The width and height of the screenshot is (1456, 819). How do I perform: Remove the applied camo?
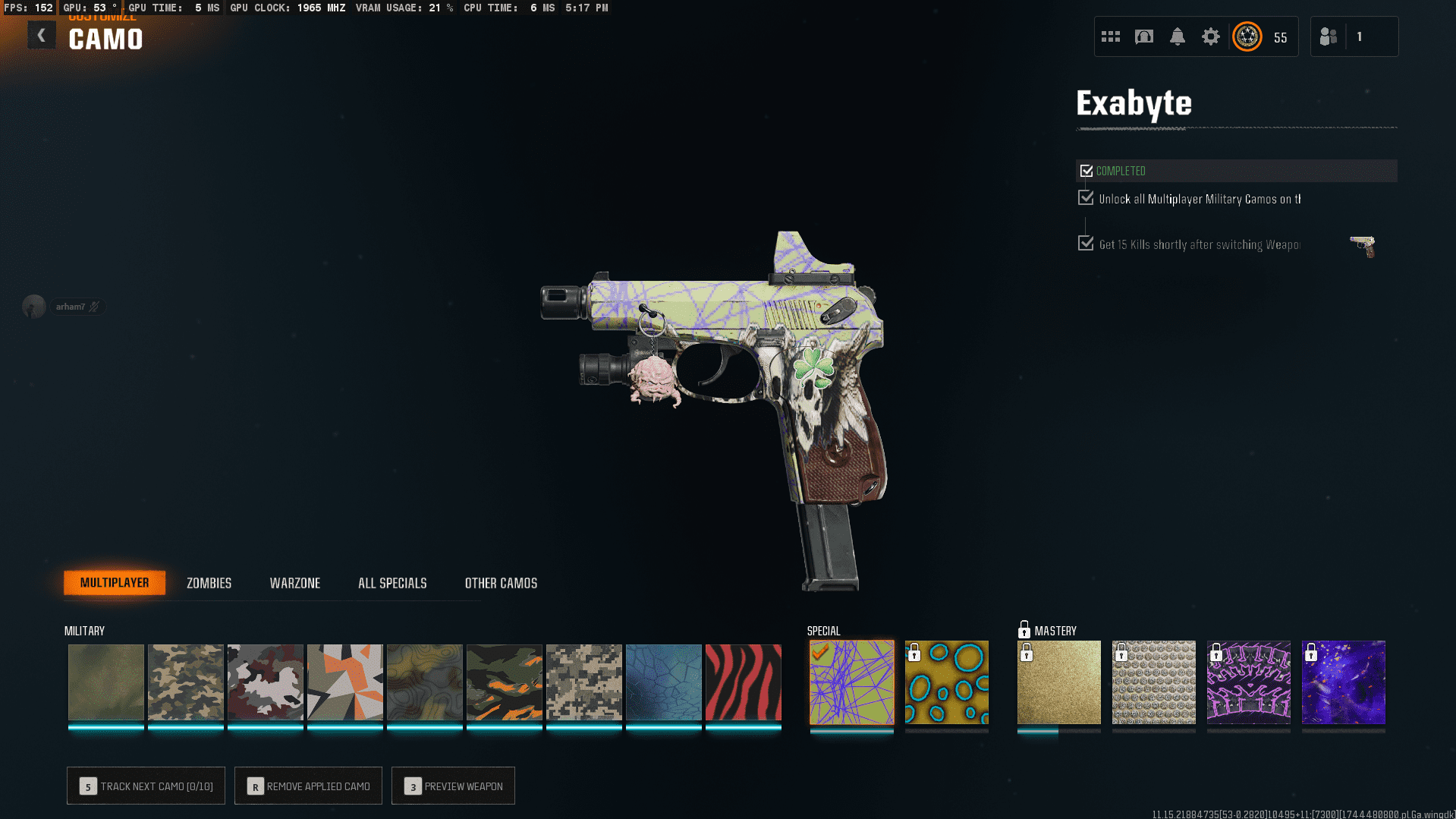coord(308,786)
